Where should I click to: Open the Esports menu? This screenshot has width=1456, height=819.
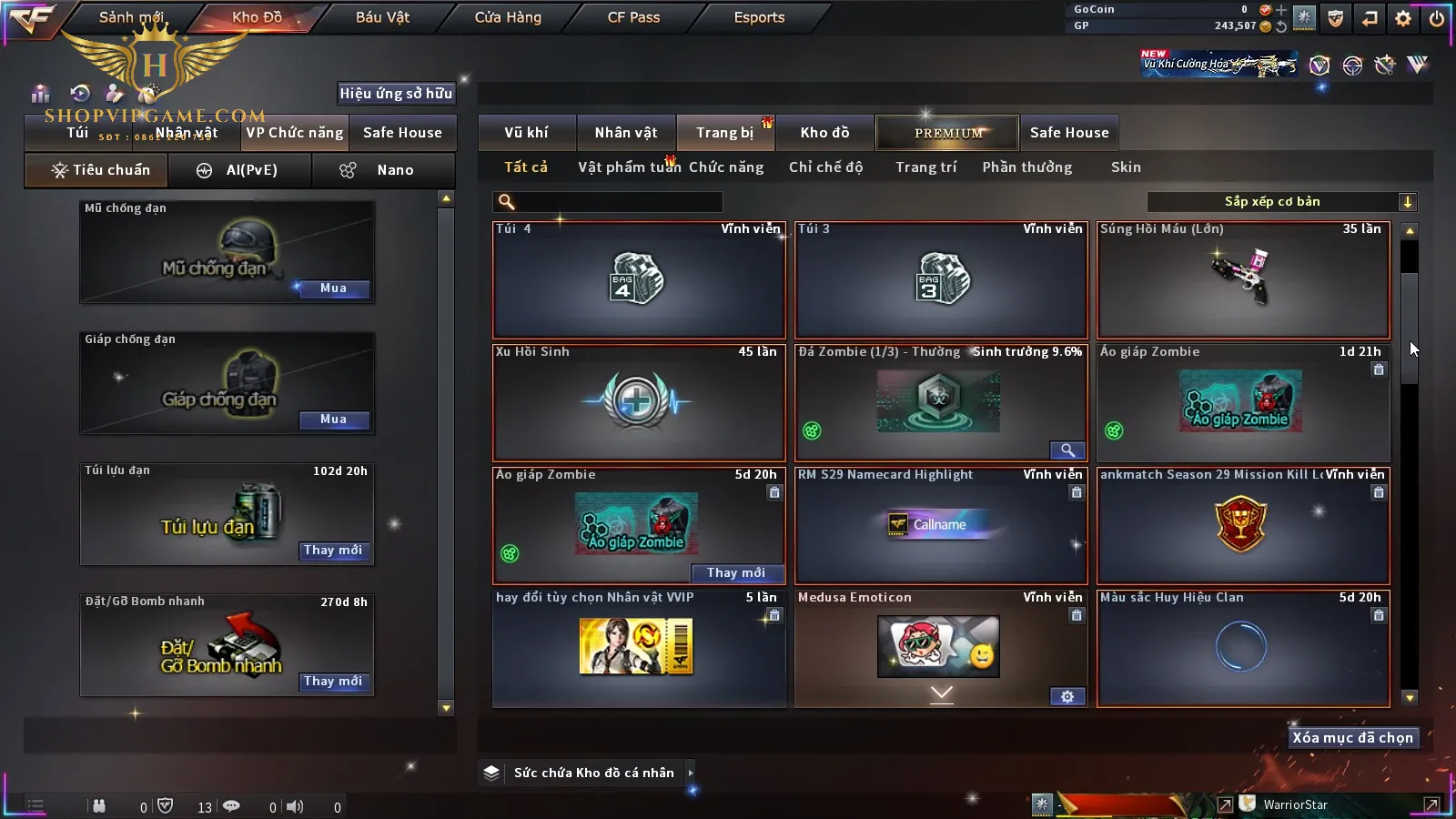[x=759, y=17]
